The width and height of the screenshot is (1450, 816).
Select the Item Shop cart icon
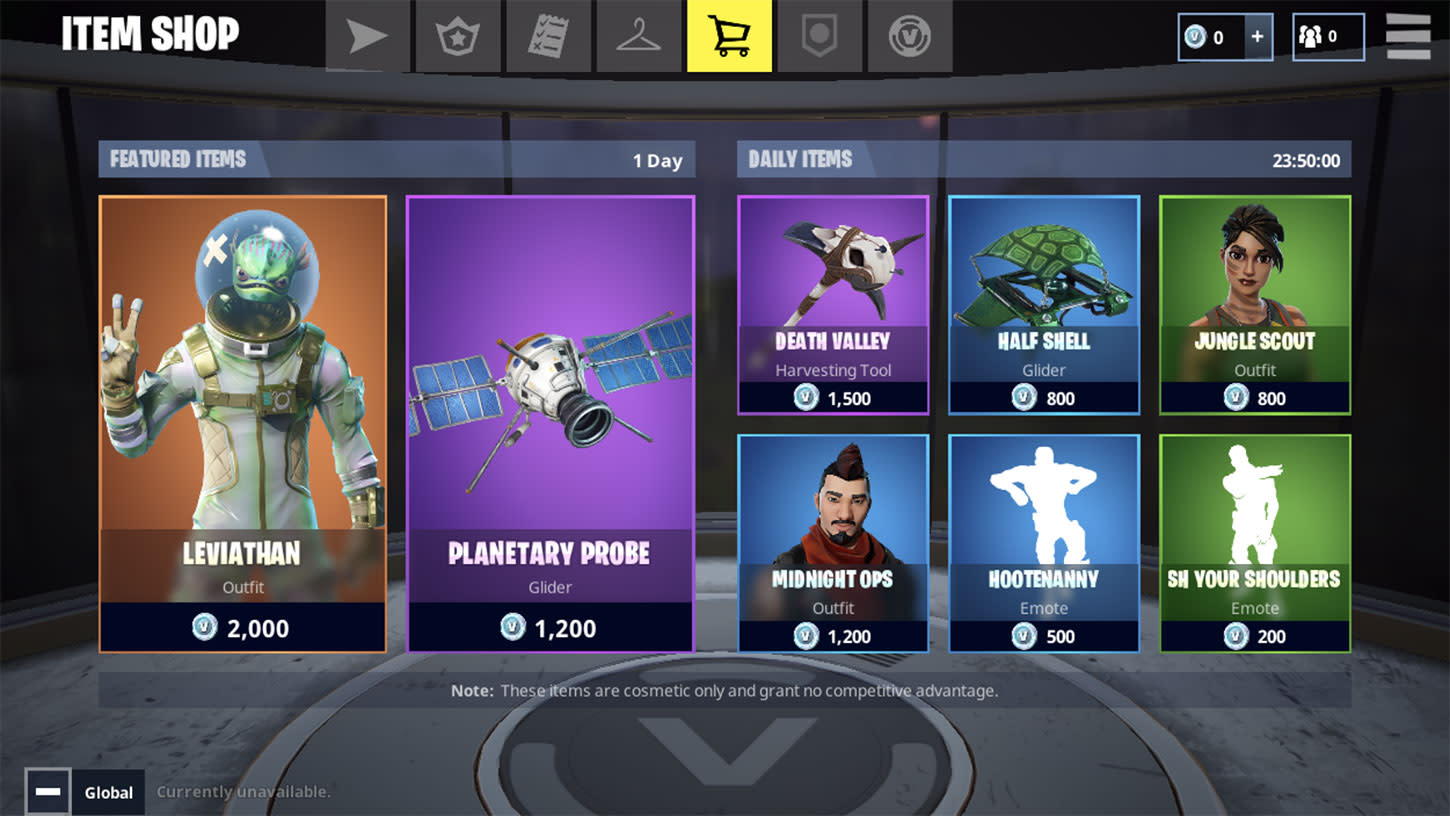tap(729, 36)
